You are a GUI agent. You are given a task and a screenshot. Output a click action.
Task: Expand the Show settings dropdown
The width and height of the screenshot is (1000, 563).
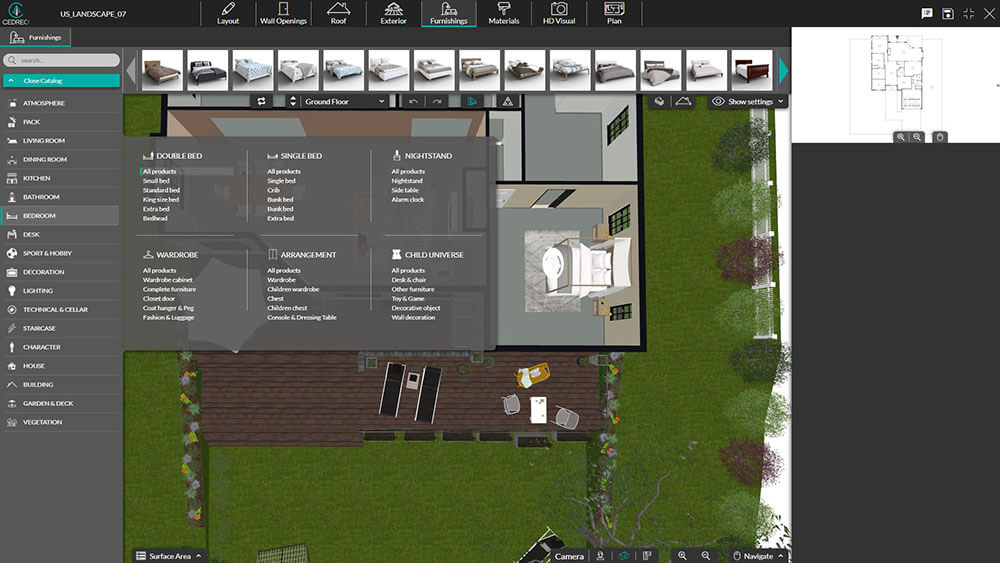tap(748, 101)
